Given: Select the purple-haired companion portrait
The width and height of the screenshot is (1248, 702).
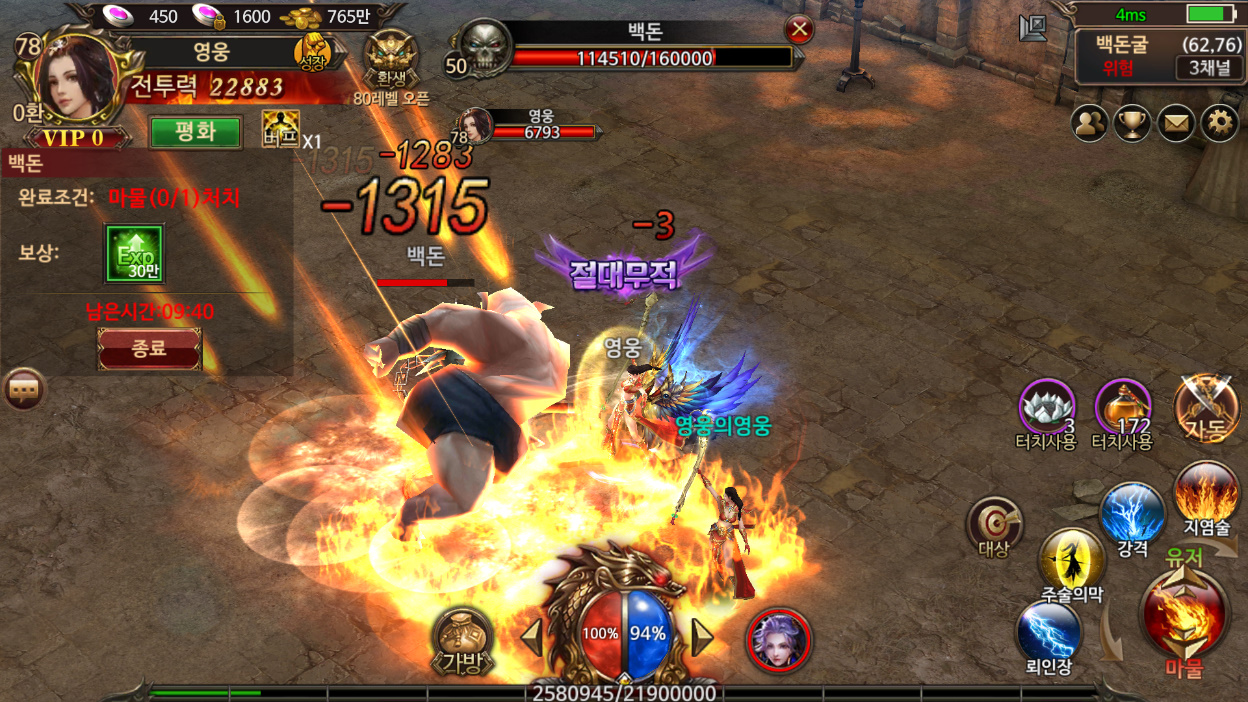Looking at the screenshot, I should coord(778,639).
